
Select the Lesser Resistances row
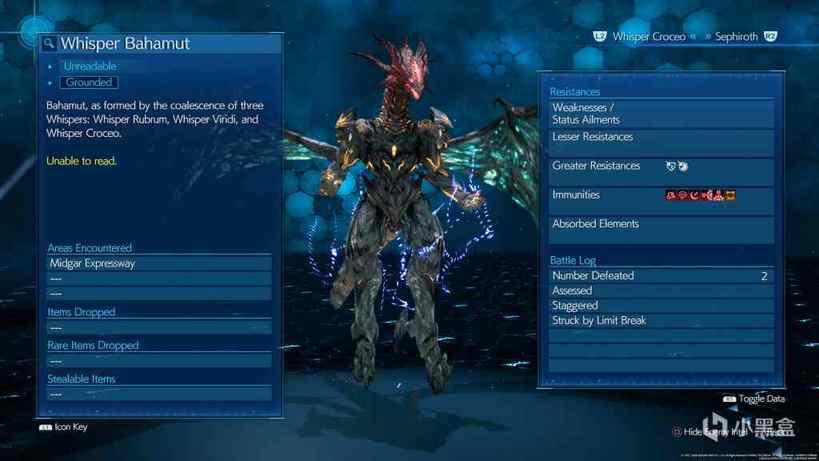661,137
